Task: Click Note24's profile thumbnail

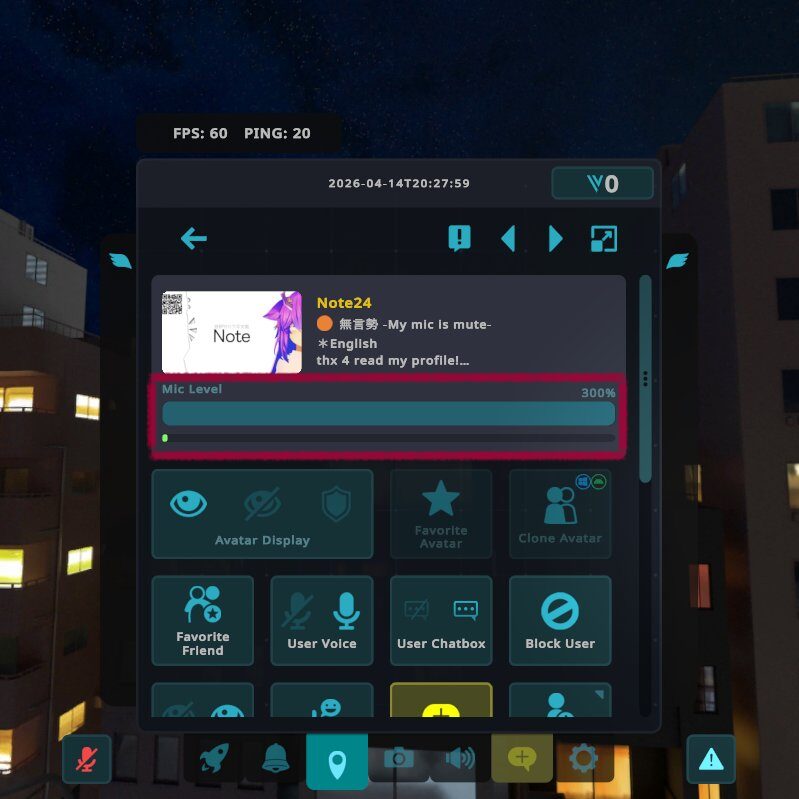Action: click(231, 332)
